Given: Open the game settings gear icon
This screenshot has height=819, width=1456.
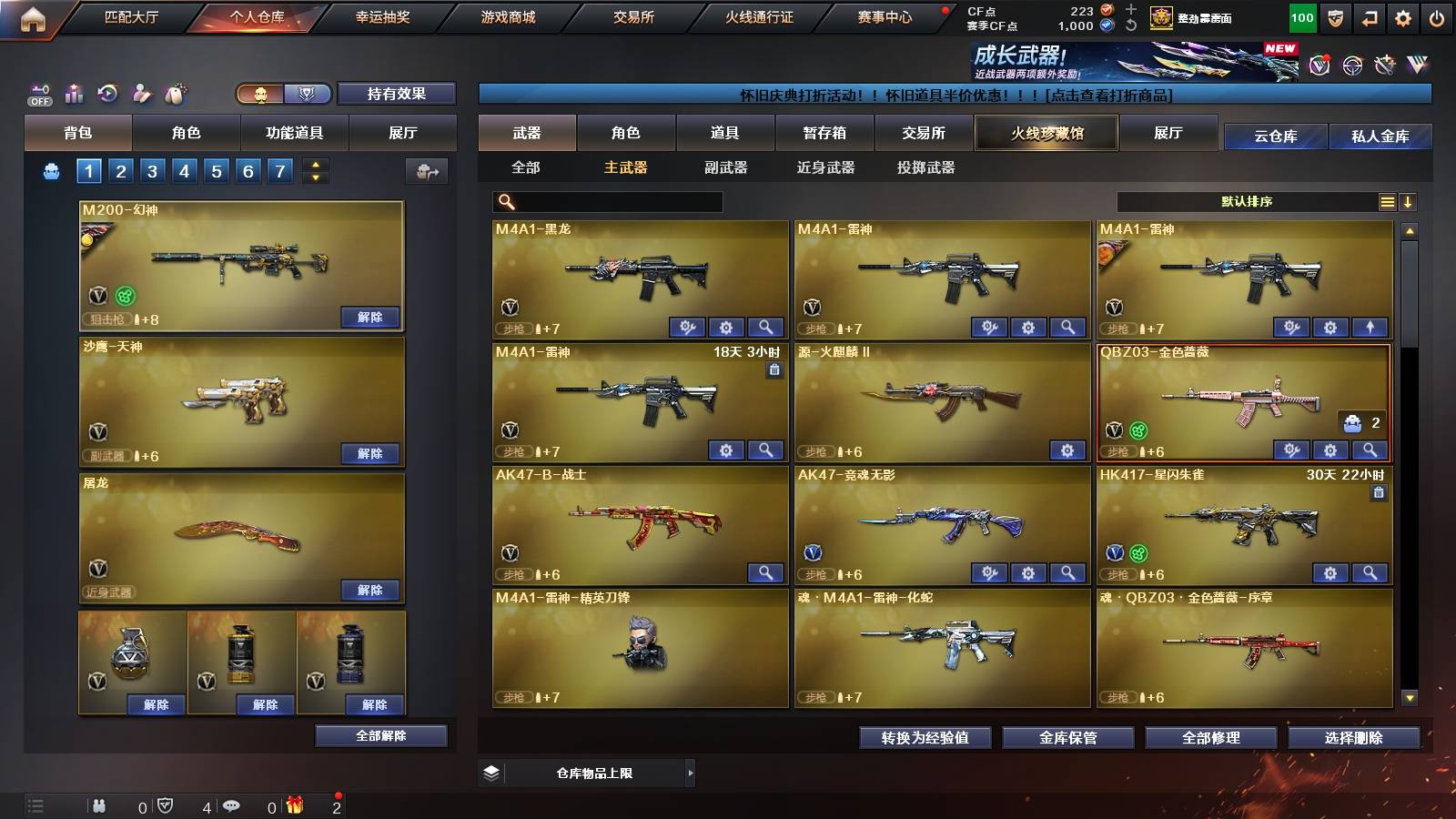Looking at the screenshot, I should pyautogui.click(x=1404, y=17).
